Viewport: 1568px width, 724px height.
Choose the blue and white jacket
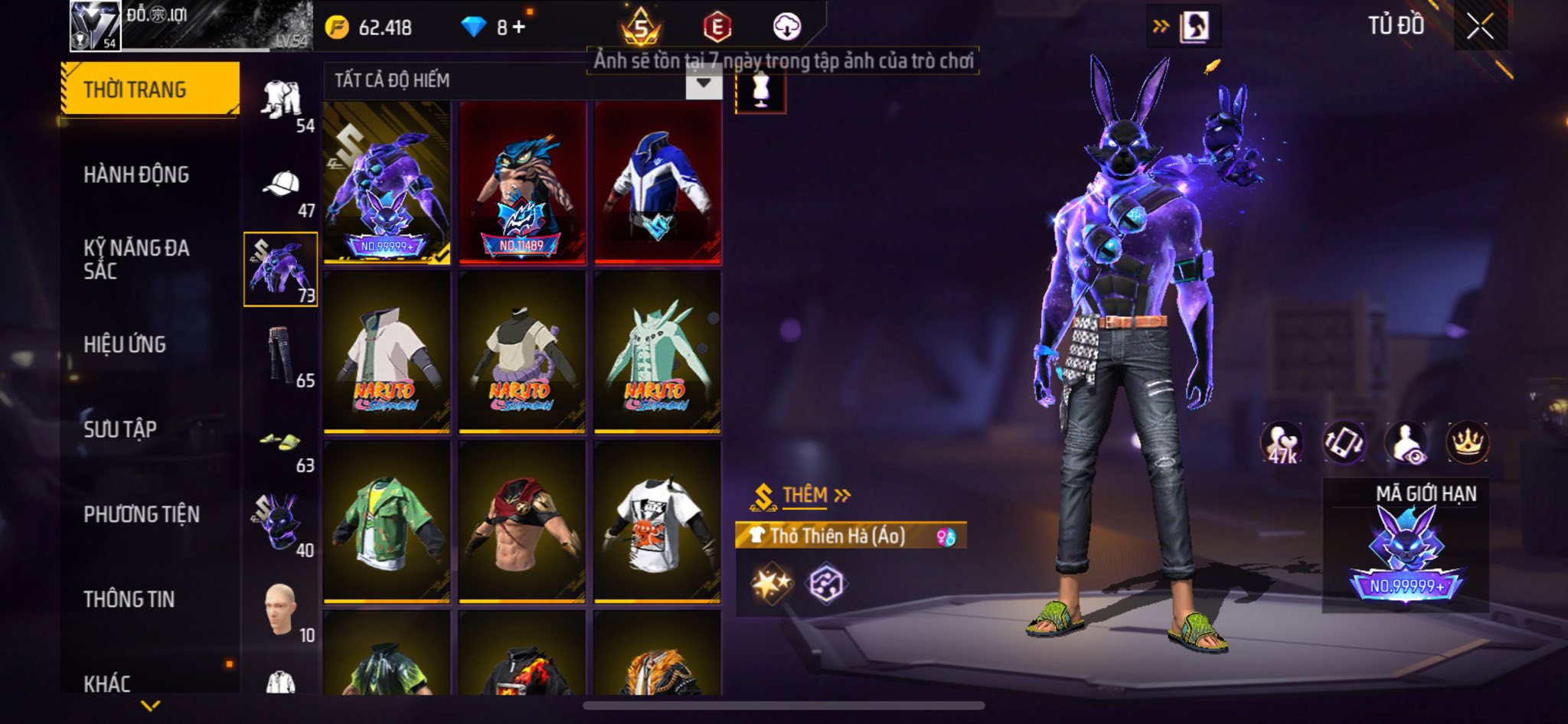pyautogui.click(x=658, y=184)
